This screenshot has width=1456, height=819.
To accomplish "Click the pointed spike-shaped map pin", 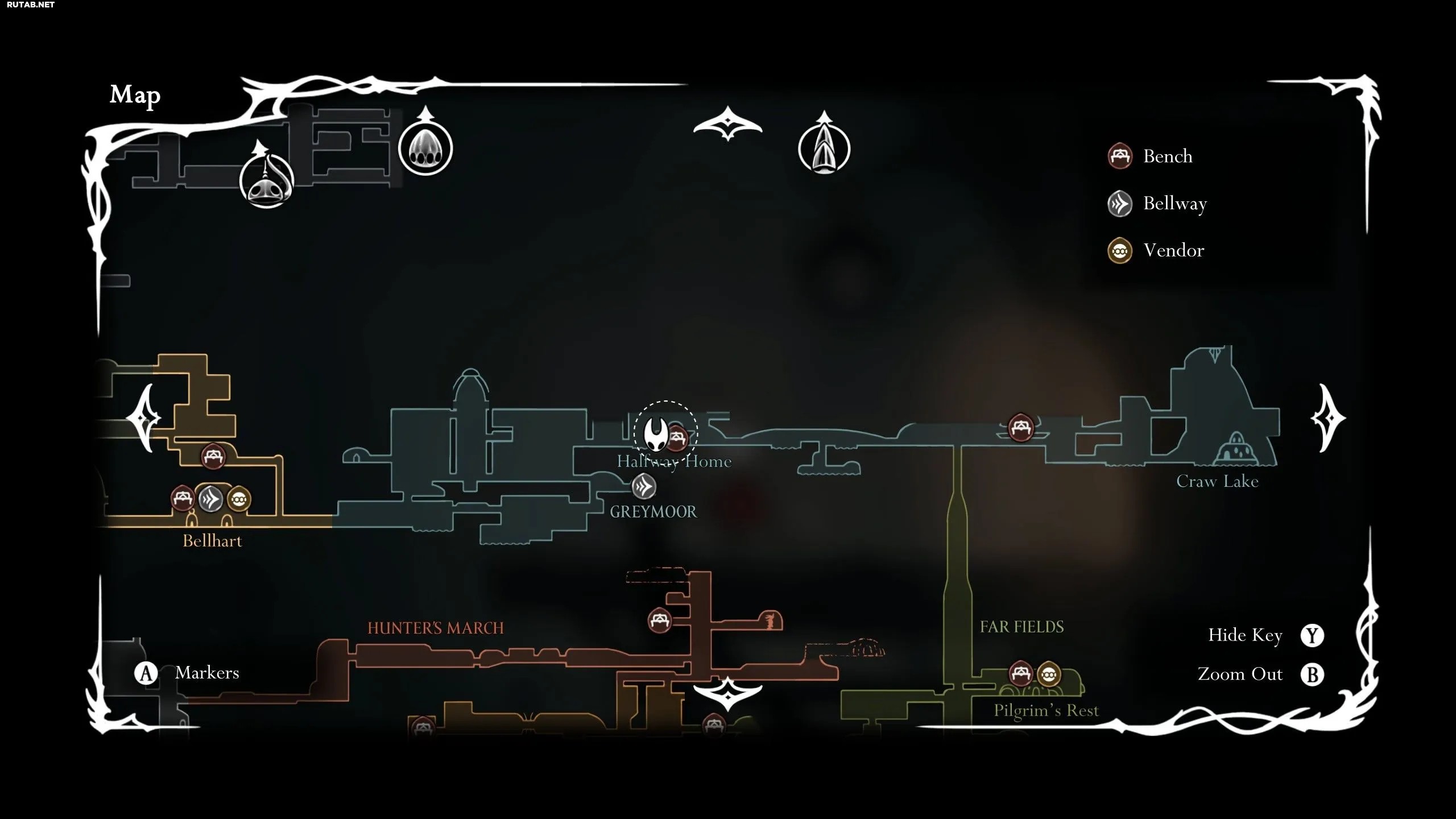I will click(x=824, y=149).
